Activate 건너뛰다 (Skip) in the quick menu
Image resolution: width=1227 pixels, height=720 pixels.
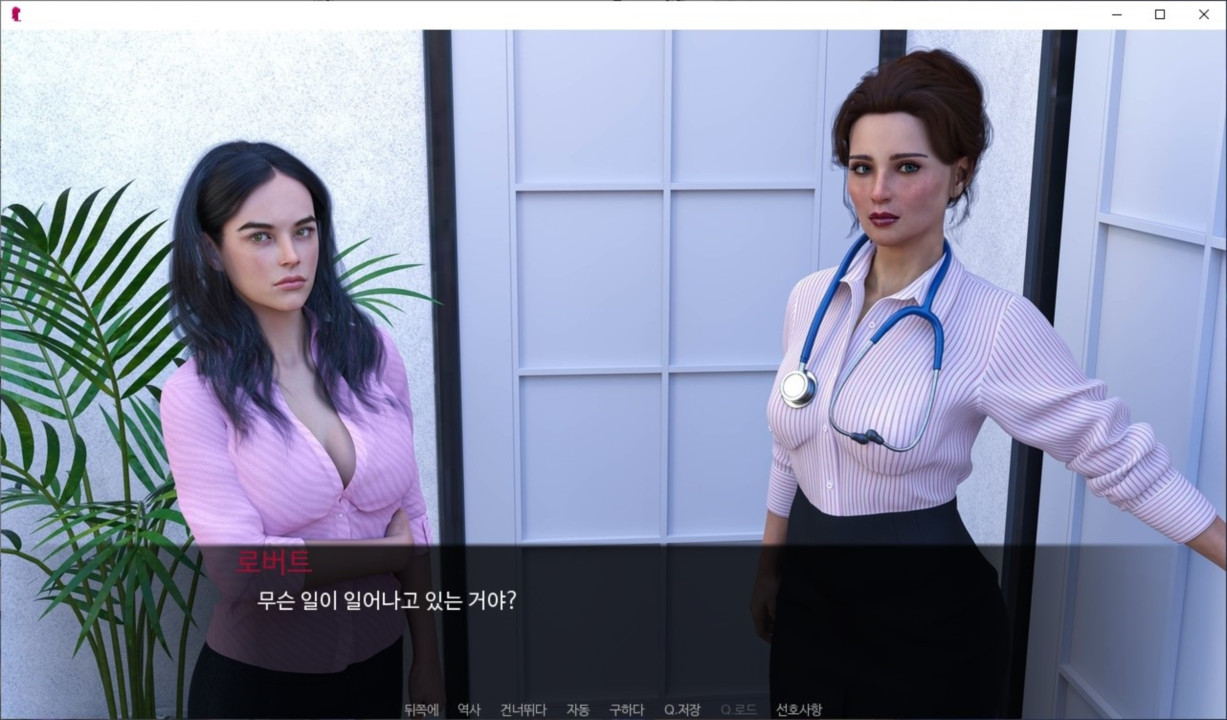point(523,710)
